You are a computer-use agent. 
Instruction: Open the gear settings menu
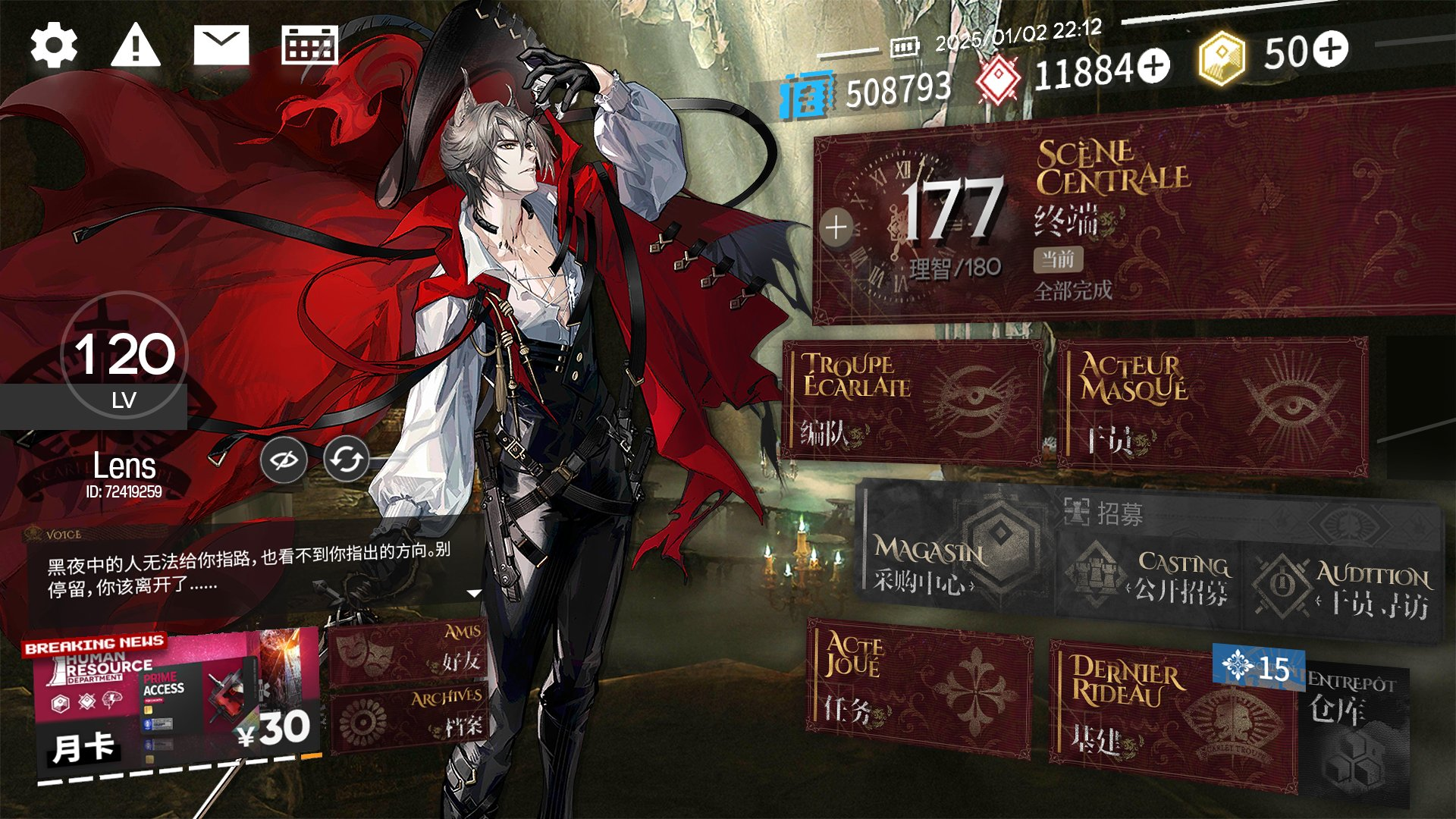(x=54, y=46)
